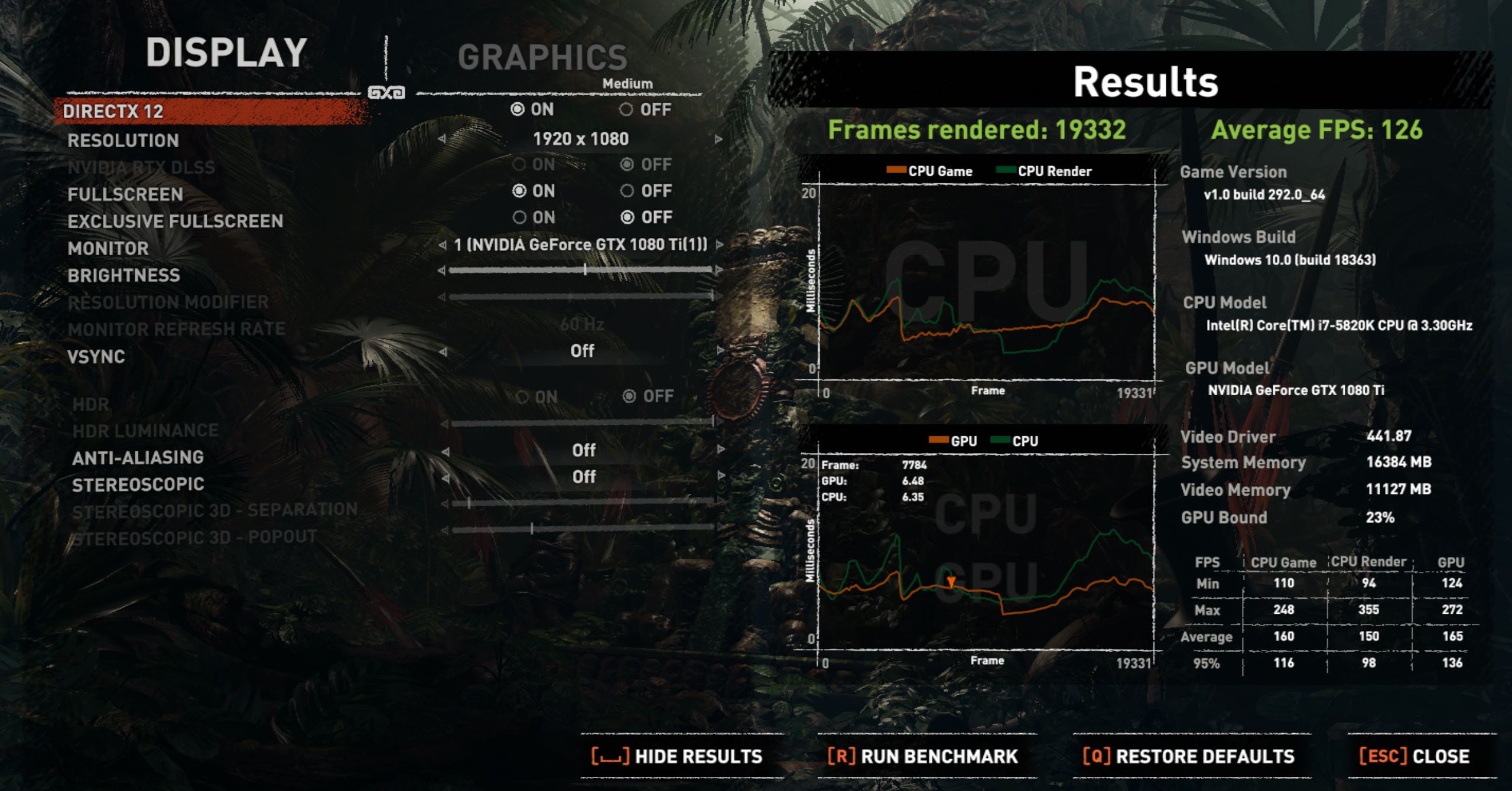
Task: Select the Resolution menu row
Action: coord(123,141)
